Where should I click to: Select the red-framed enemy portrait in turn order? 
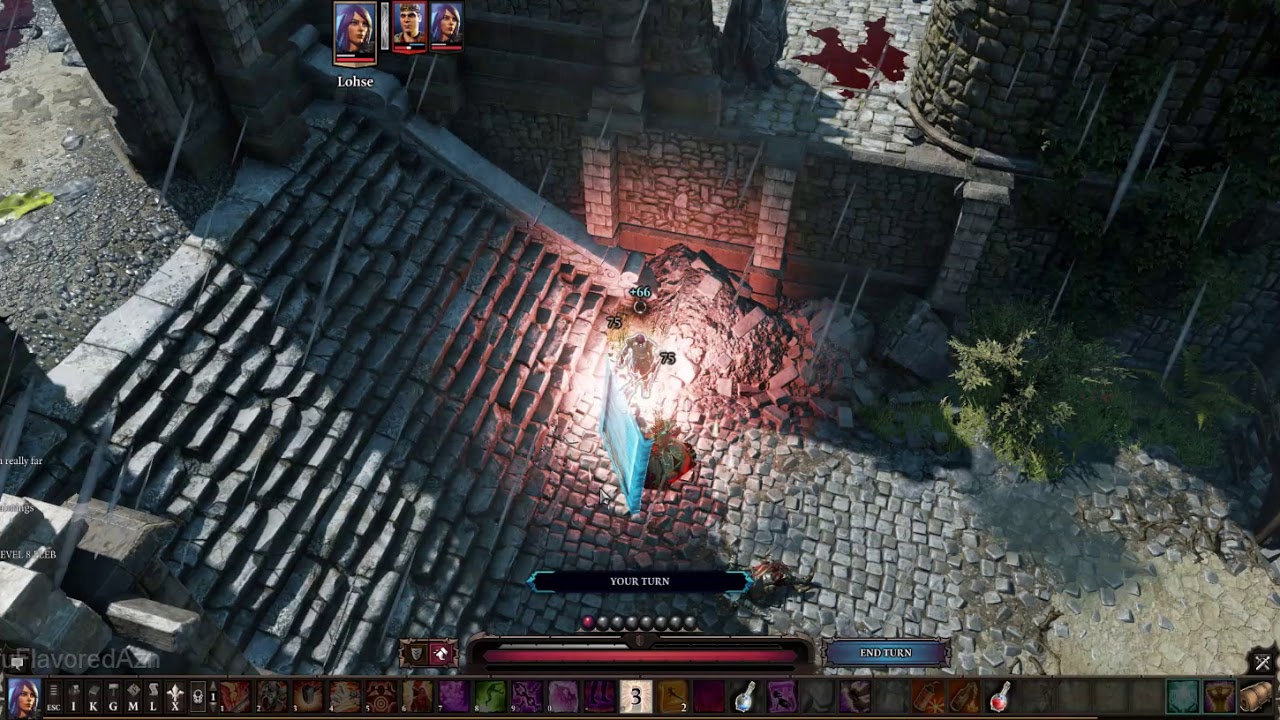[410, 26]
